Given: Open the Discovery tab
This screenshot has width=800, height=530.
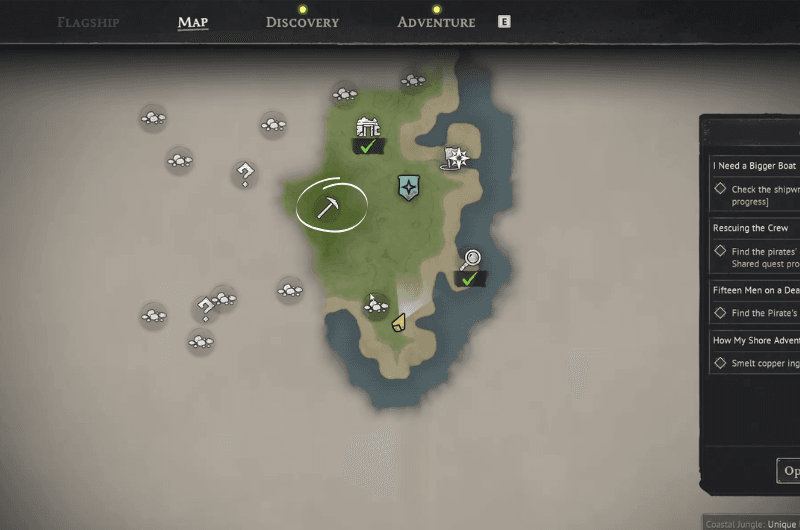Looking at the screenshot, I should tap(302, 22).
